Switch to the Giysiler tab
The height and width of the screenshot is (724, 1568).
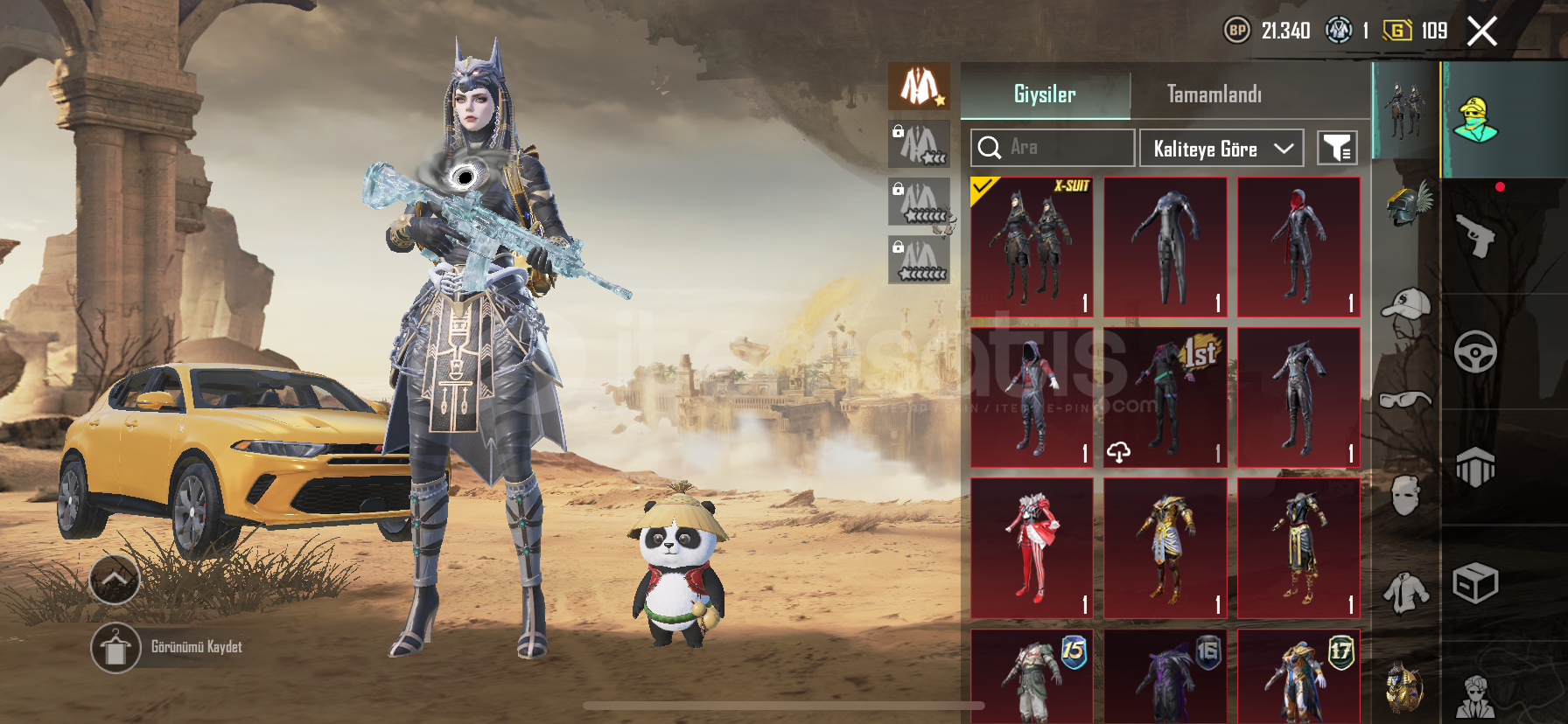1045,94
